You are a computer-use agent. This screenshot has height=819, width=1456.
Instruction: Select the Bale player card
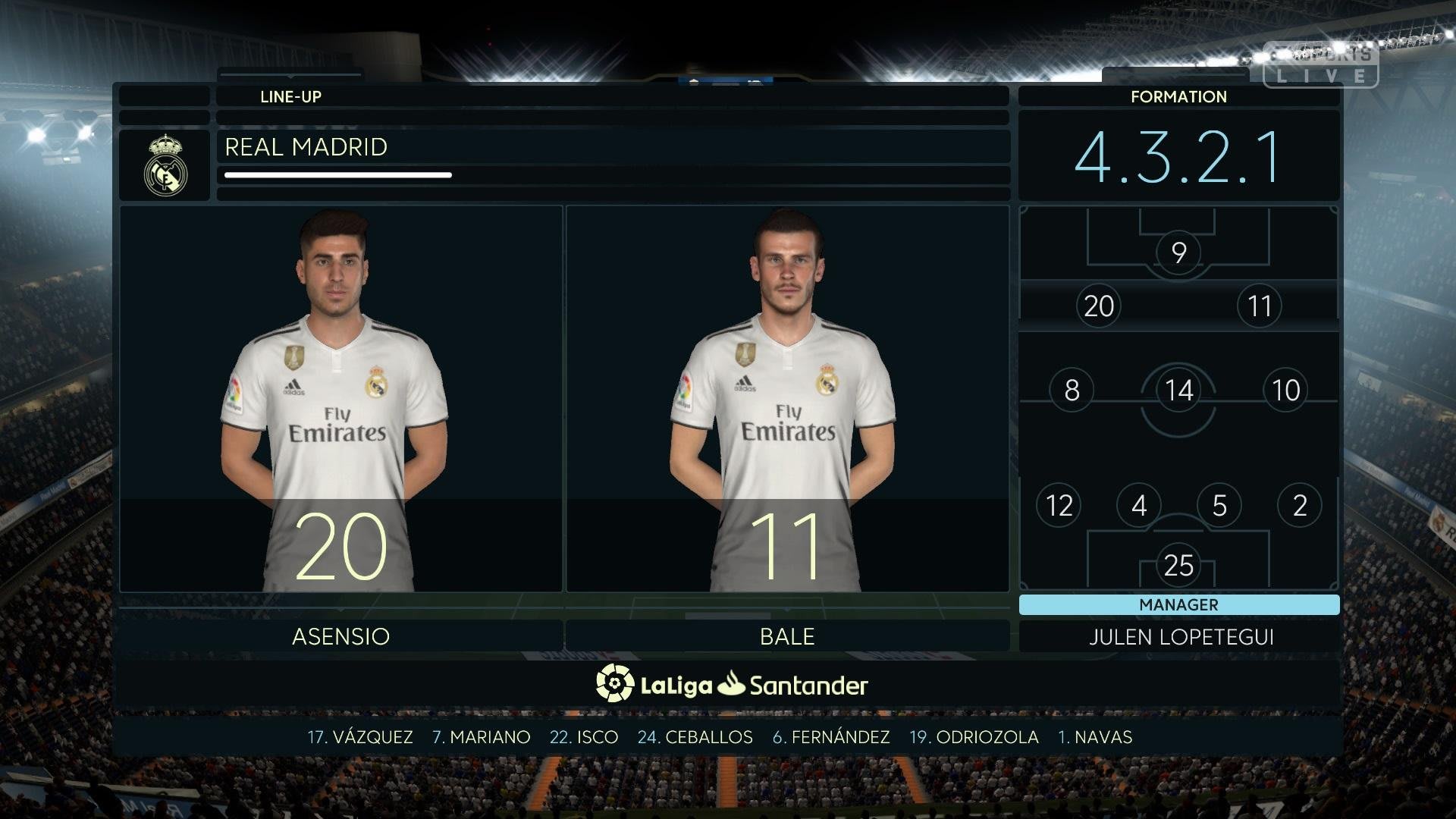(787, 399)
